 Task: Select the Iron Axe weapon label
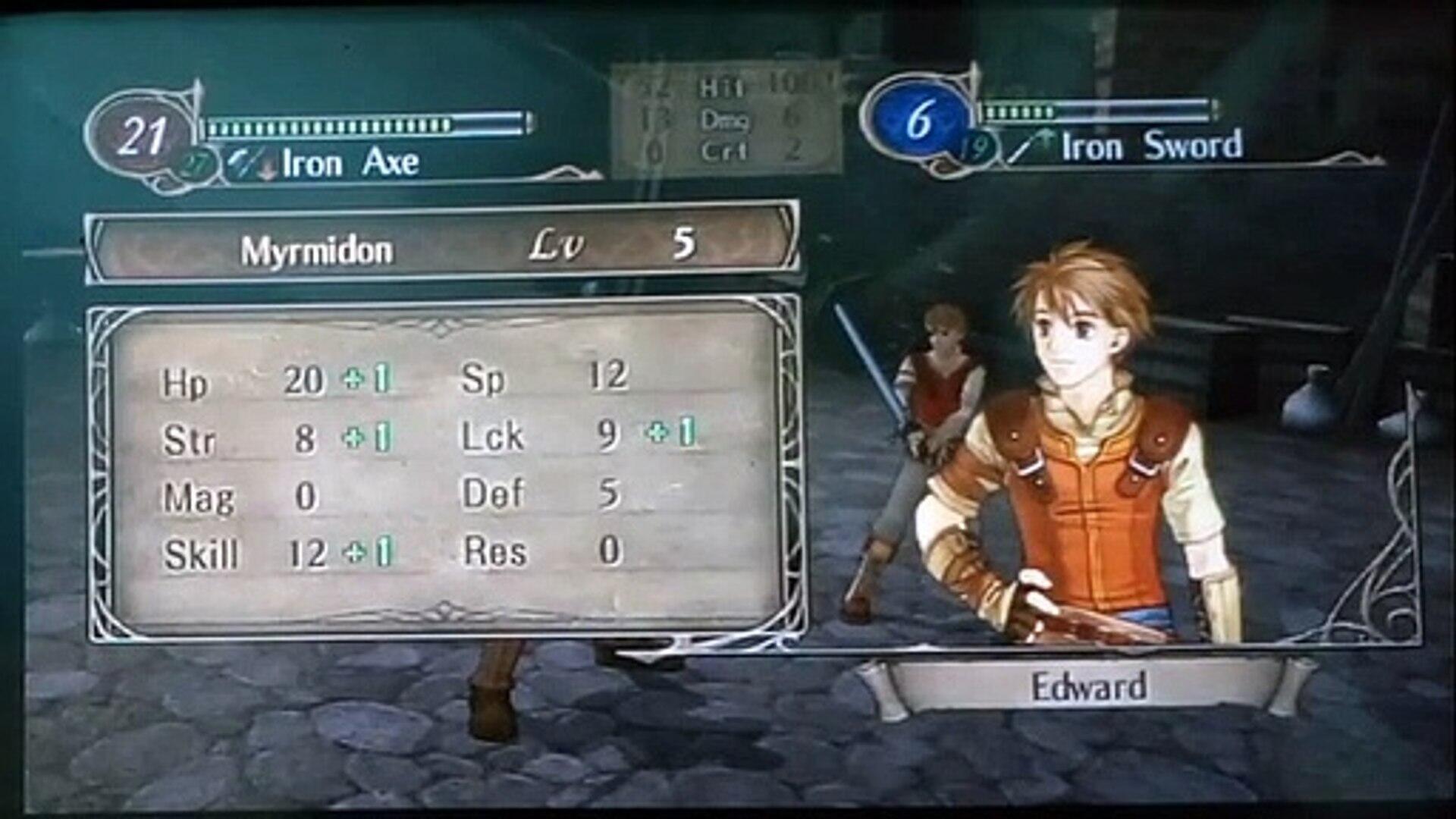(350, 163)
